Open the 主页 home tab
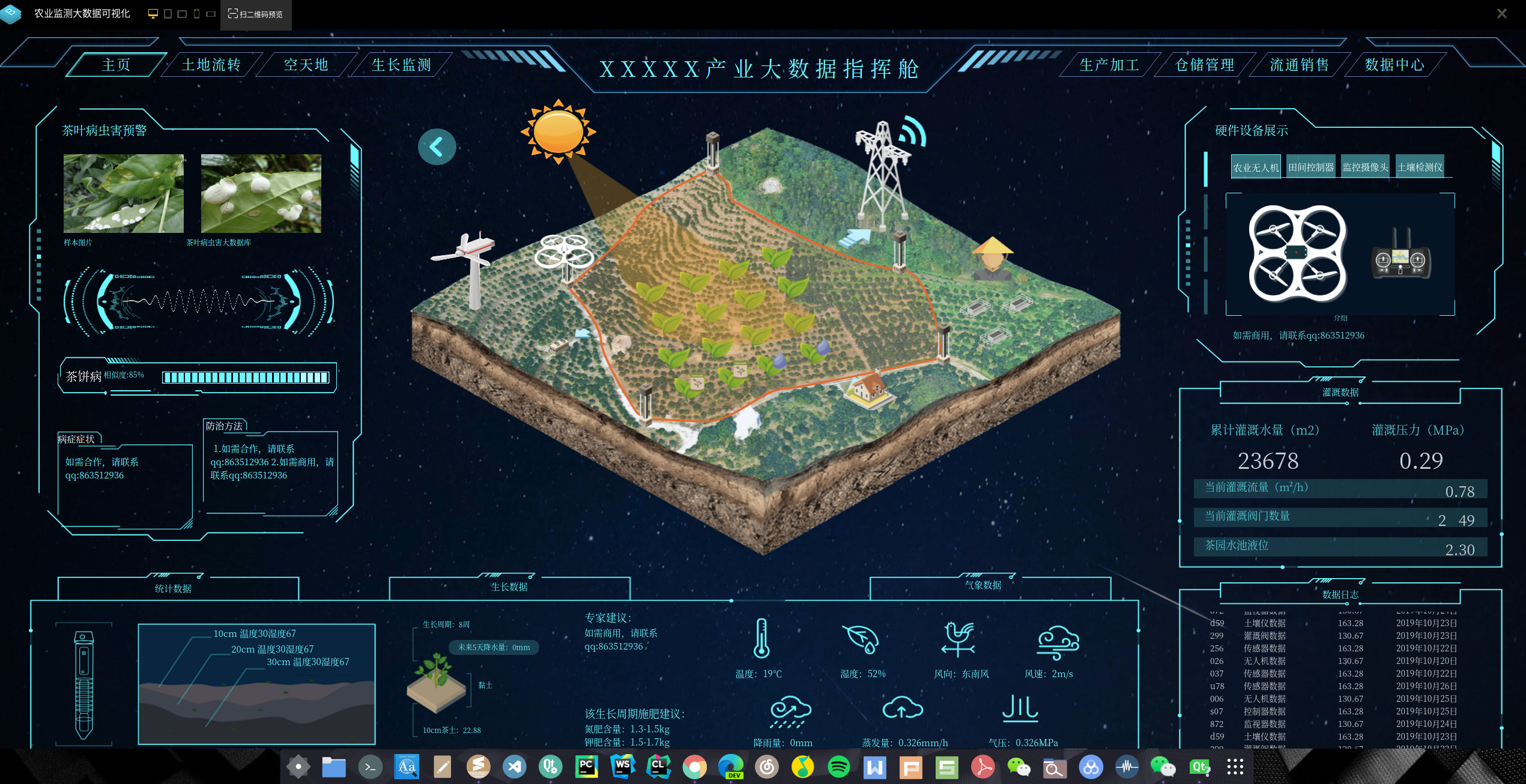This screenshot has height=784, width=1526. (116, 65)
